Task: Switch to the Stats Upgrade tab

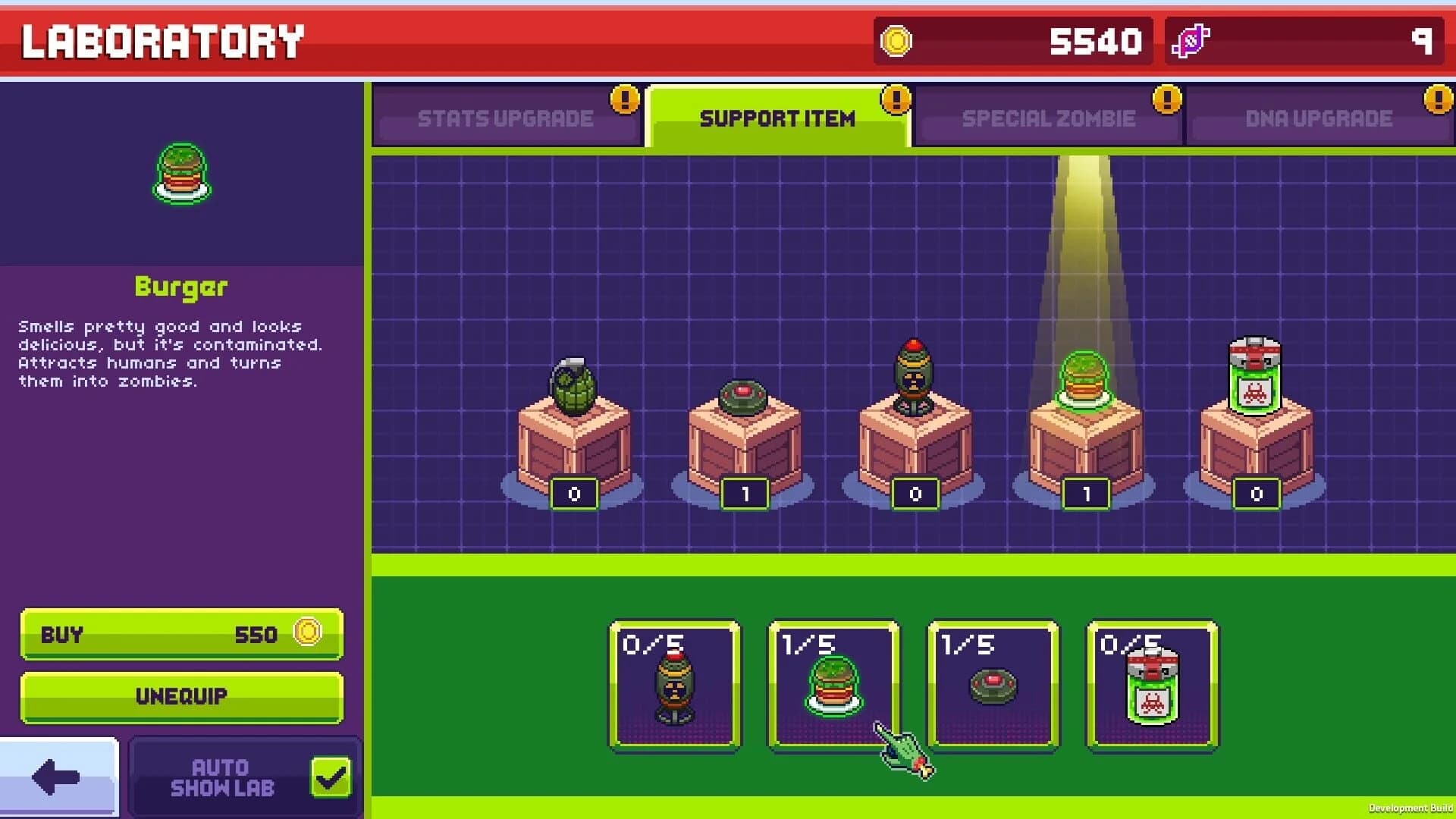Action: coord(504,118)
